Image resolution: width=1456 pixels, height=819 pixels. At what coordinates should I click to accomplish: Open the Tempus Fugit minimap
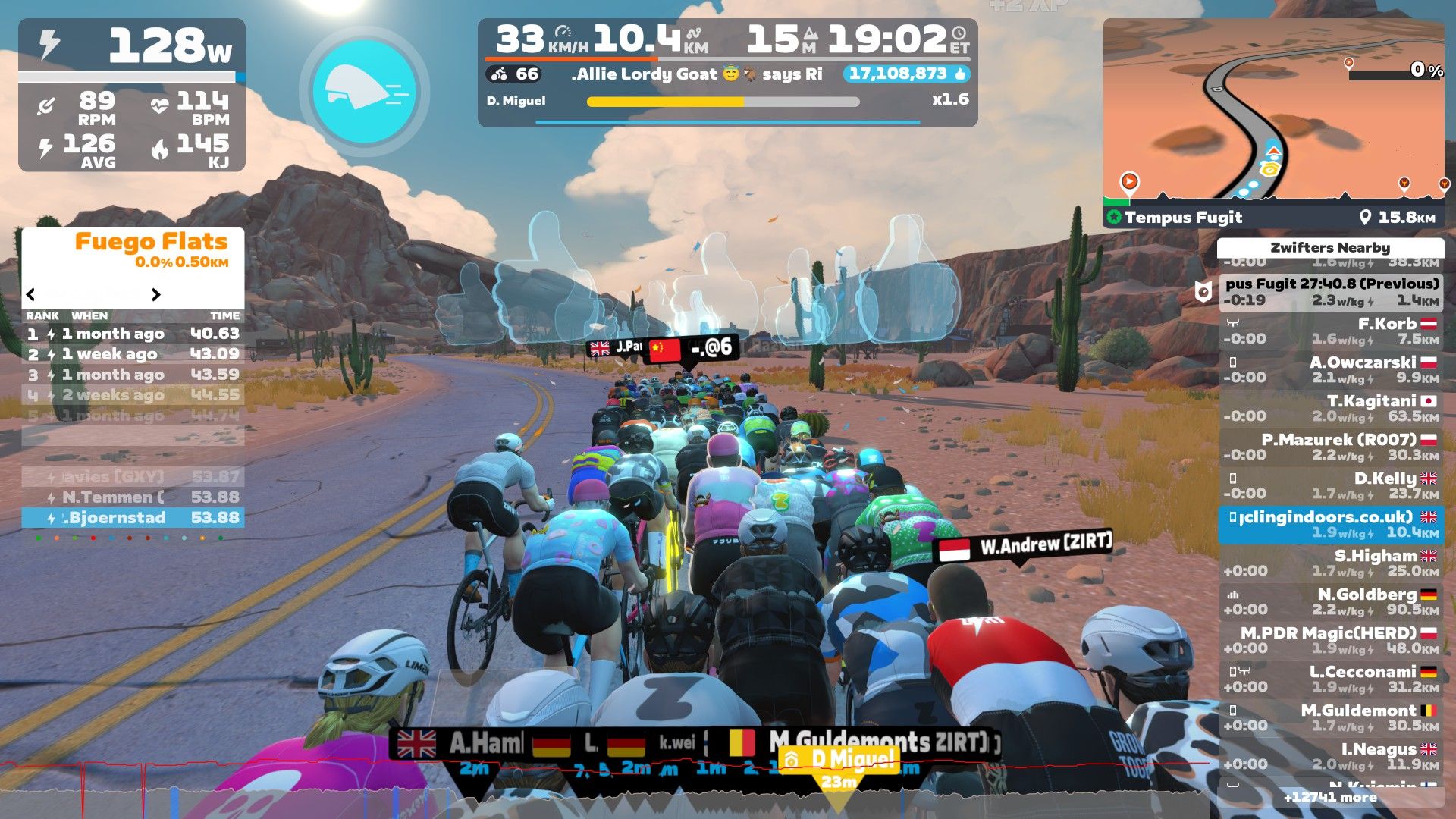point(1273,121)
